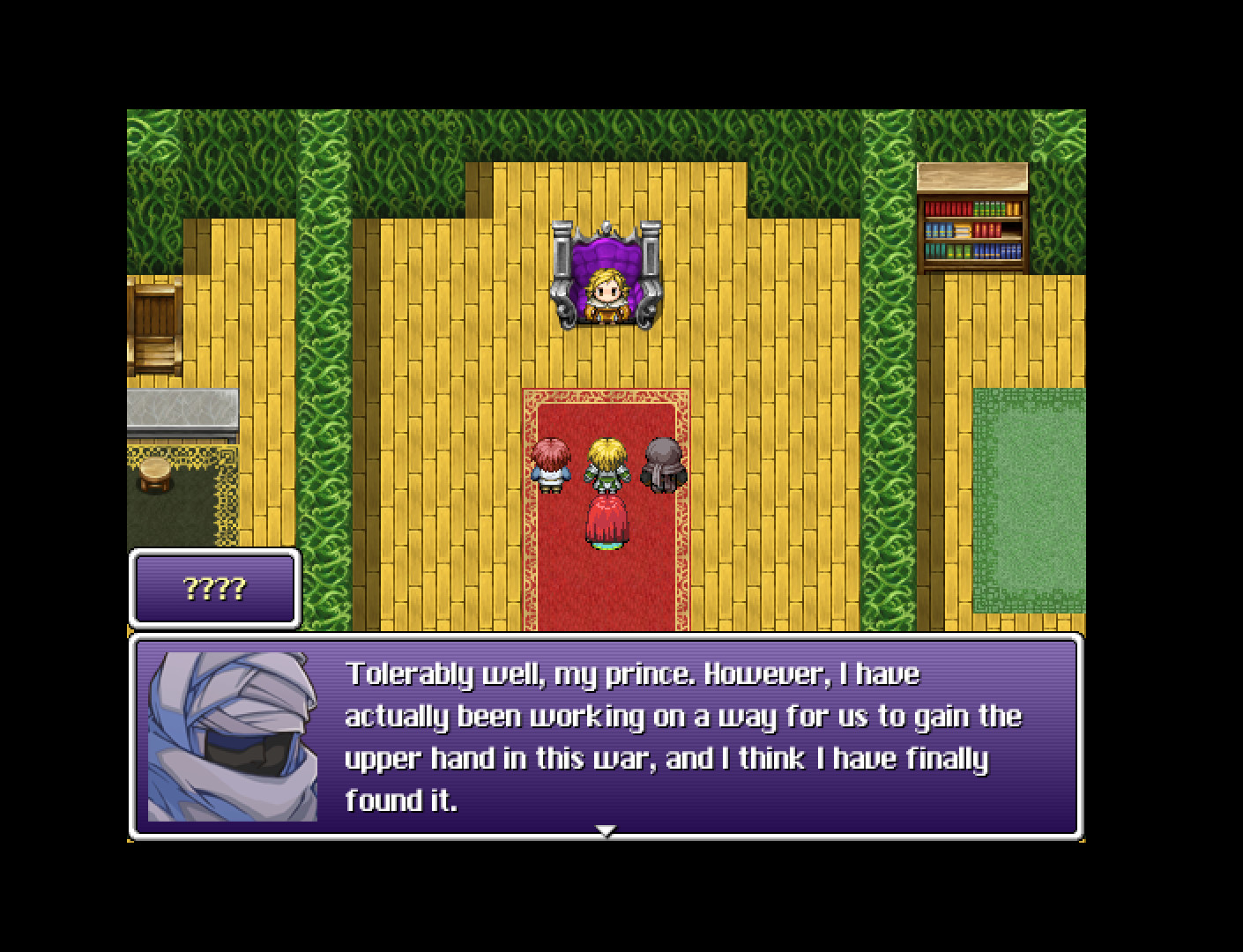
Task: Select the red-dressed character at the bottom
Action: (x=606, y=523)
